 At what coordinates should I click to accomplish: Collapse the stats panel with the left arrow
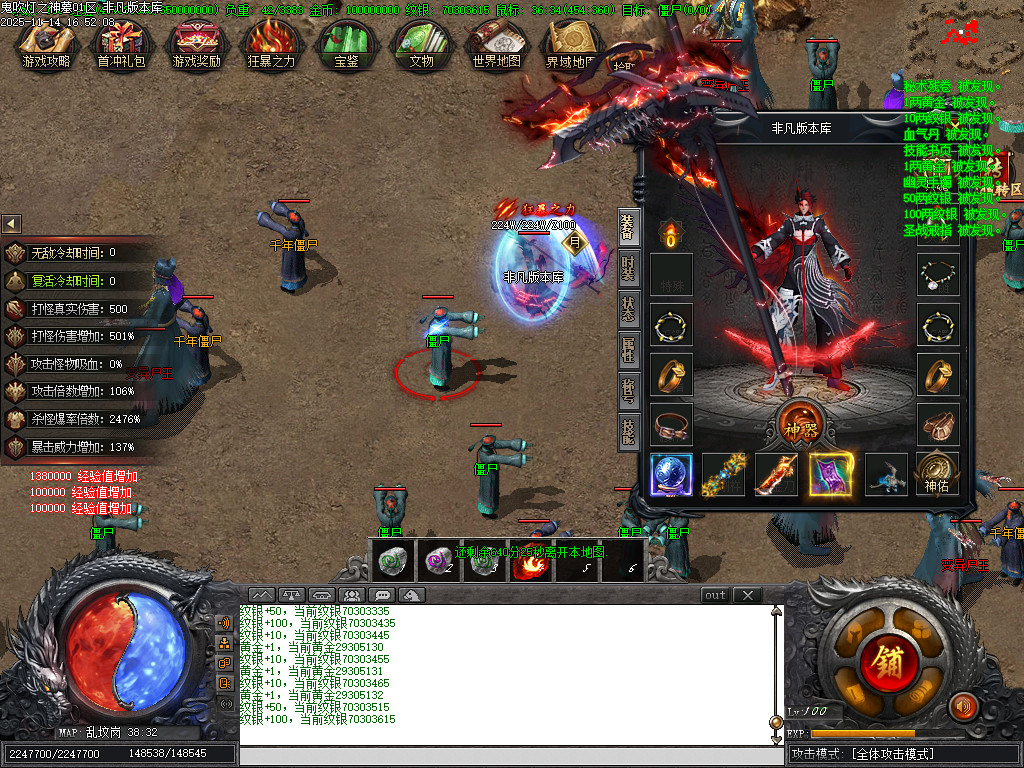click(x=11, y=223)
